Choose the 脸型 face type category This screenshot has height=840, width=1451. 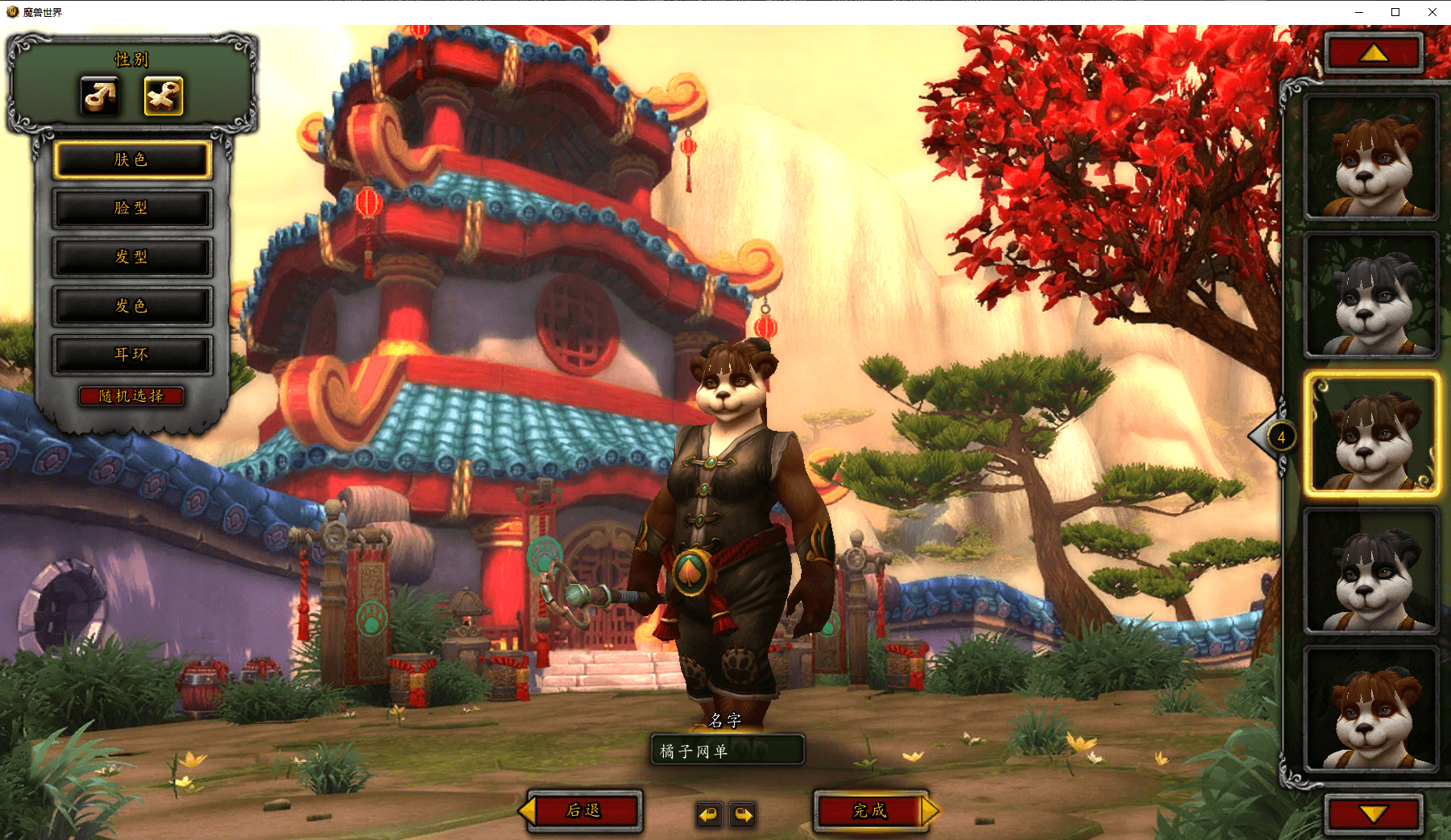132,209
